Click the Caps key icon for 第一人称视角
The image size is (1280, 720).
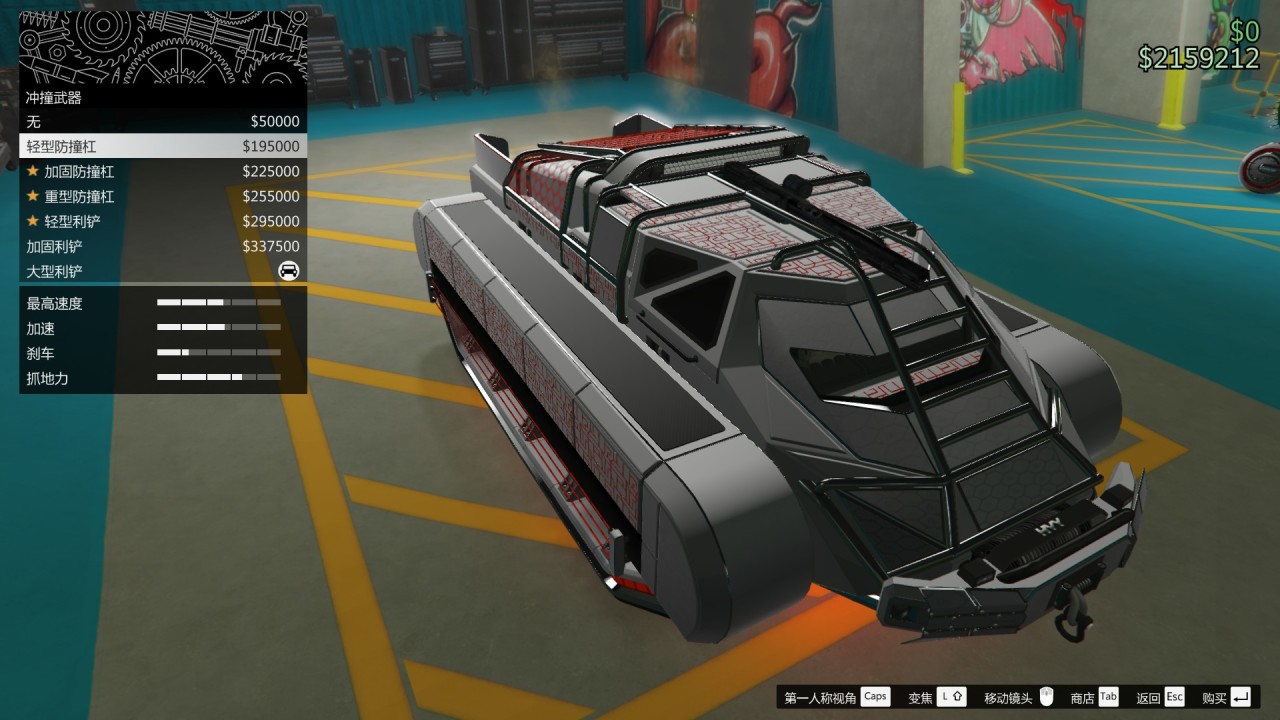point(875,696)
